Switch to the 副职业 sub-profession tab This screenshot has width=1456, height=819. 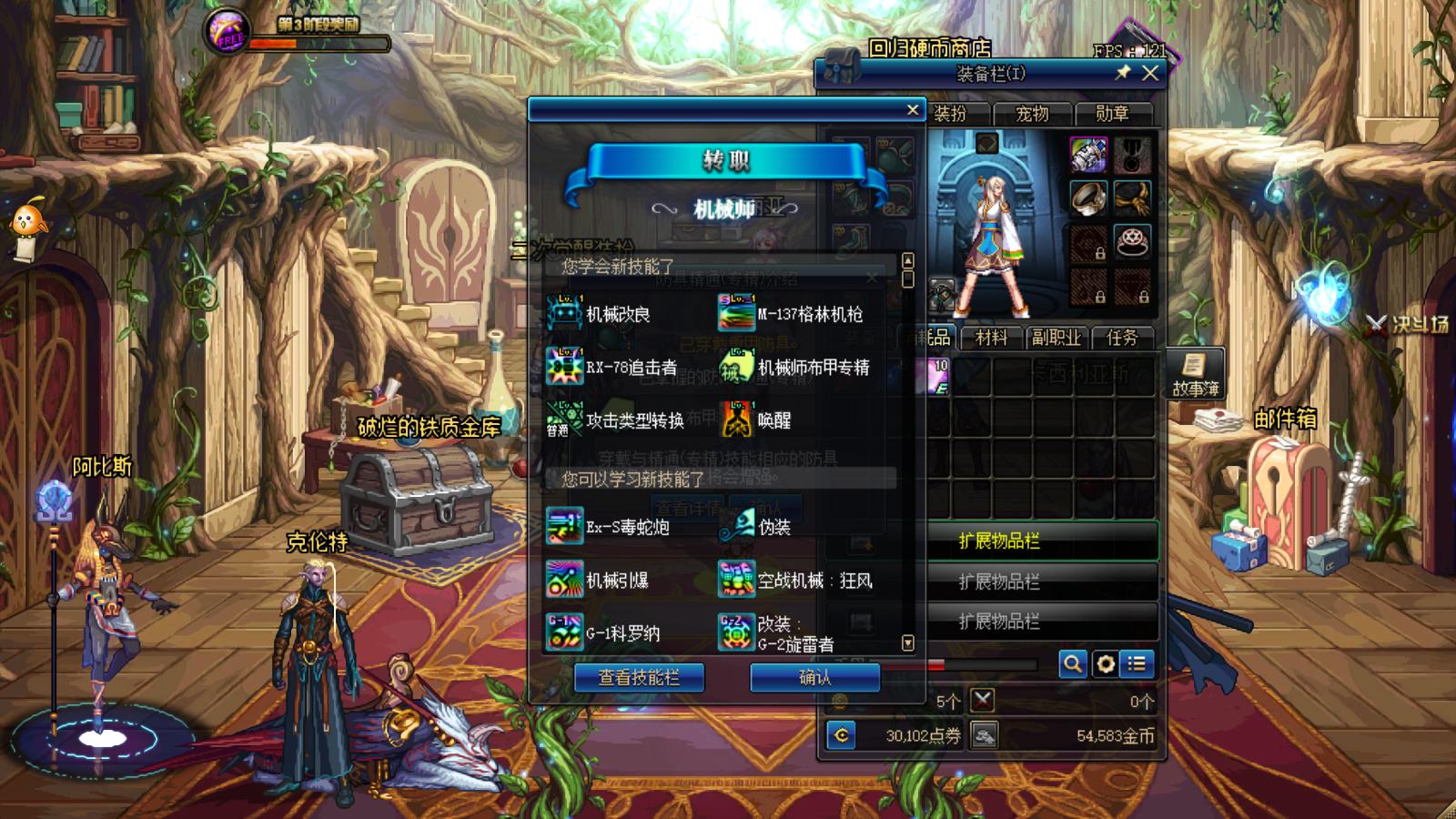1056,338
